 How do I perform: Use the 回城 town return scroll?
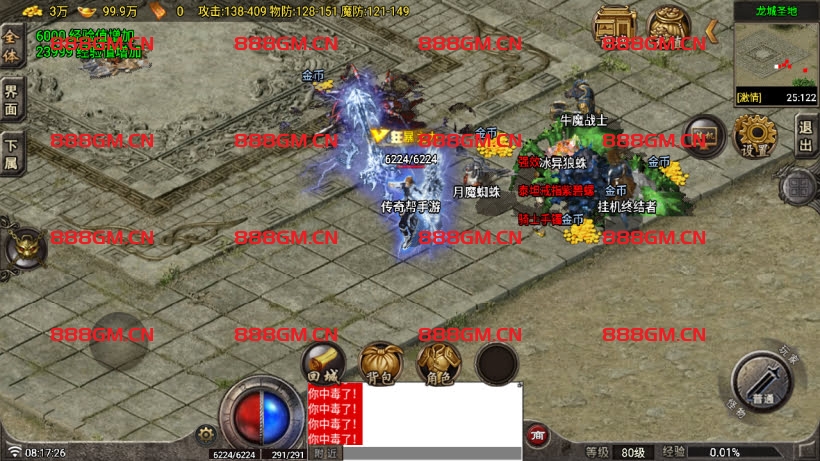tap(324, 363)
